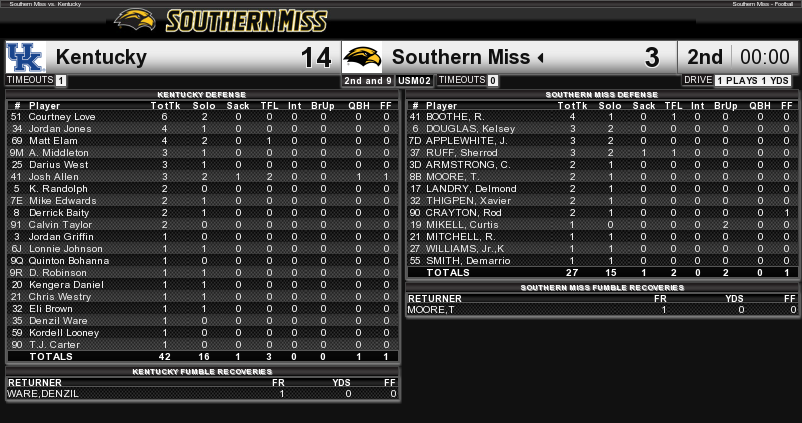Choose the Josh Allen player row
This screenshot has width=802, height=423.
(200, 177)
